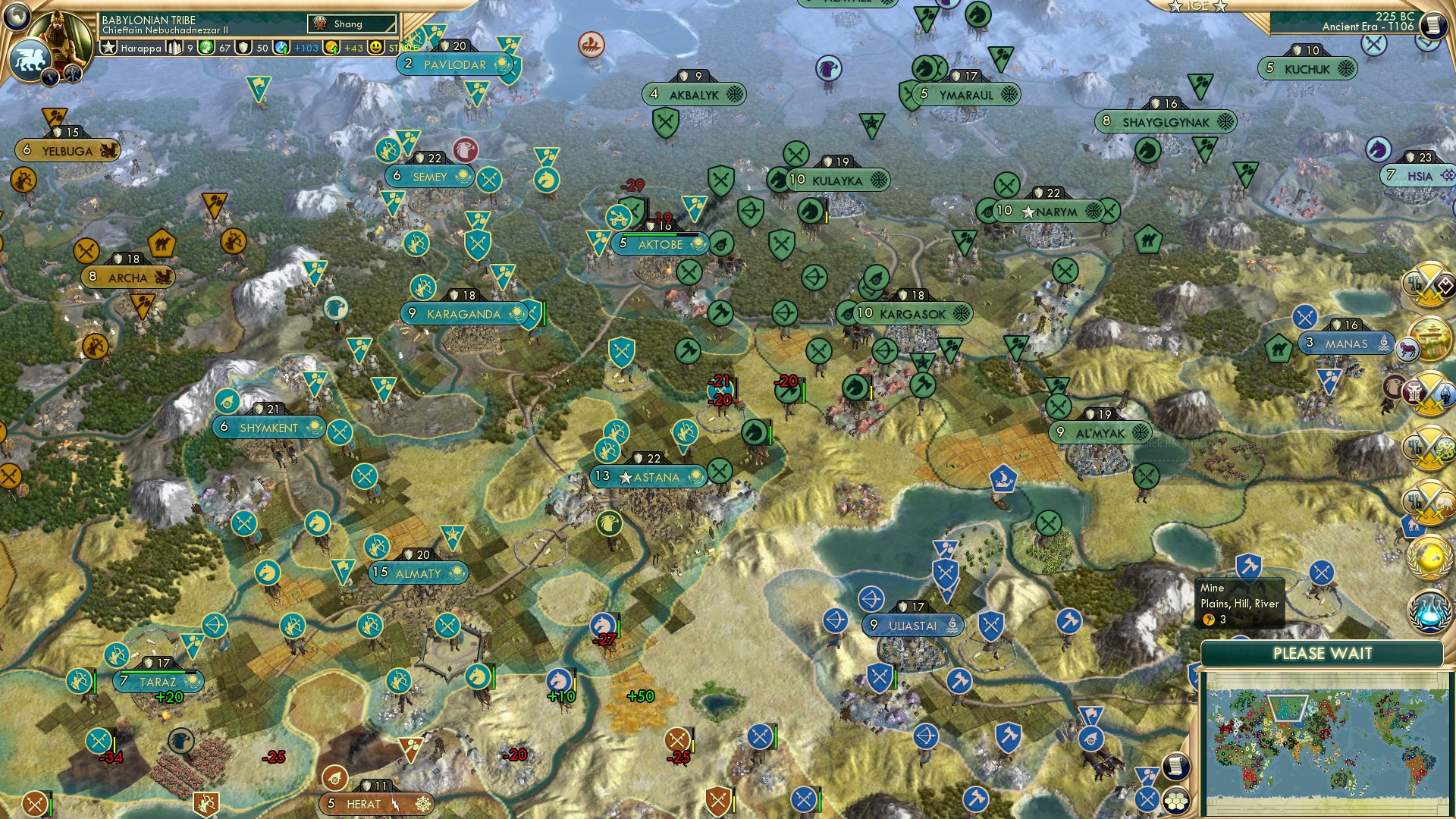Open the Shang civilization selector dropdown
Image resolution: width=1456 pixels, height=819 pixels.
click(353, 24)
